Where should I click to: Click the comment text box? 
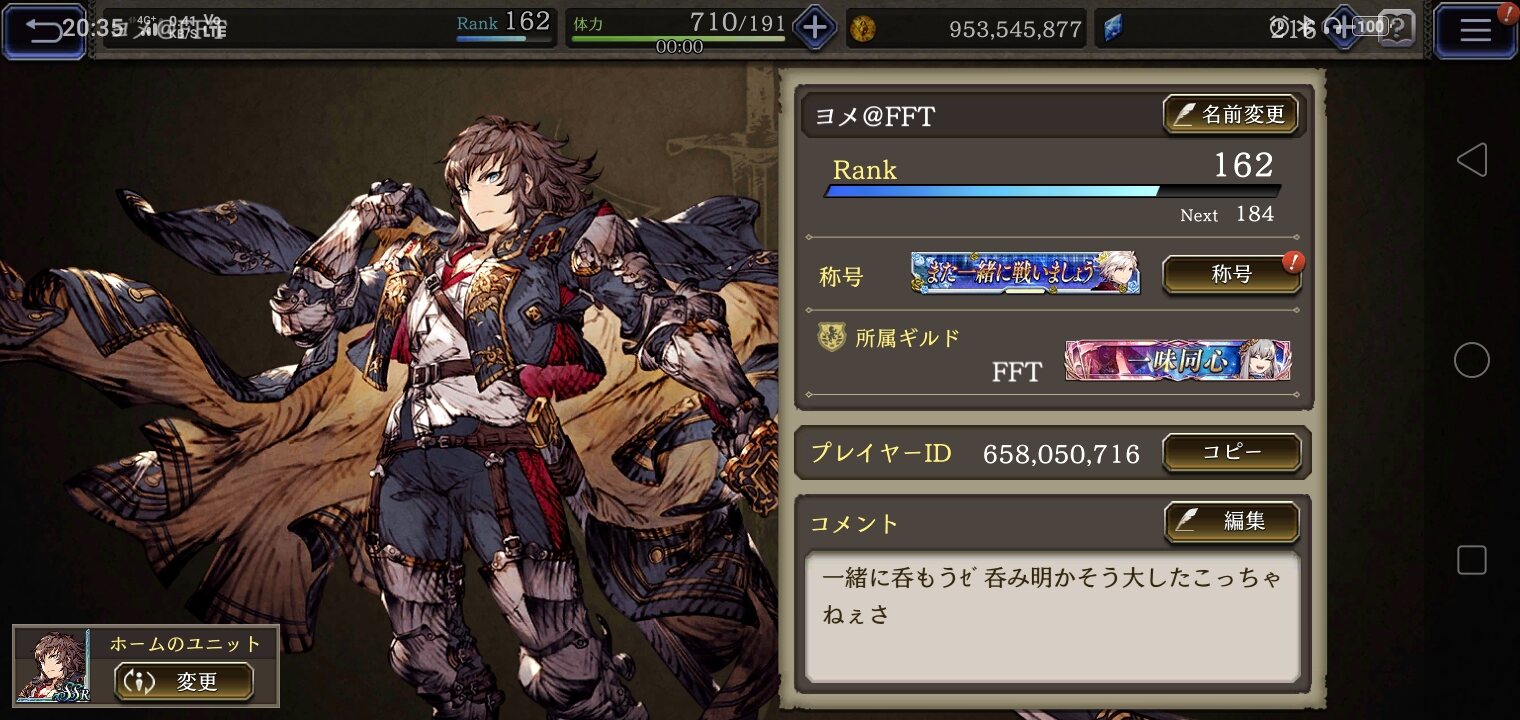(x=1052, y=615)
